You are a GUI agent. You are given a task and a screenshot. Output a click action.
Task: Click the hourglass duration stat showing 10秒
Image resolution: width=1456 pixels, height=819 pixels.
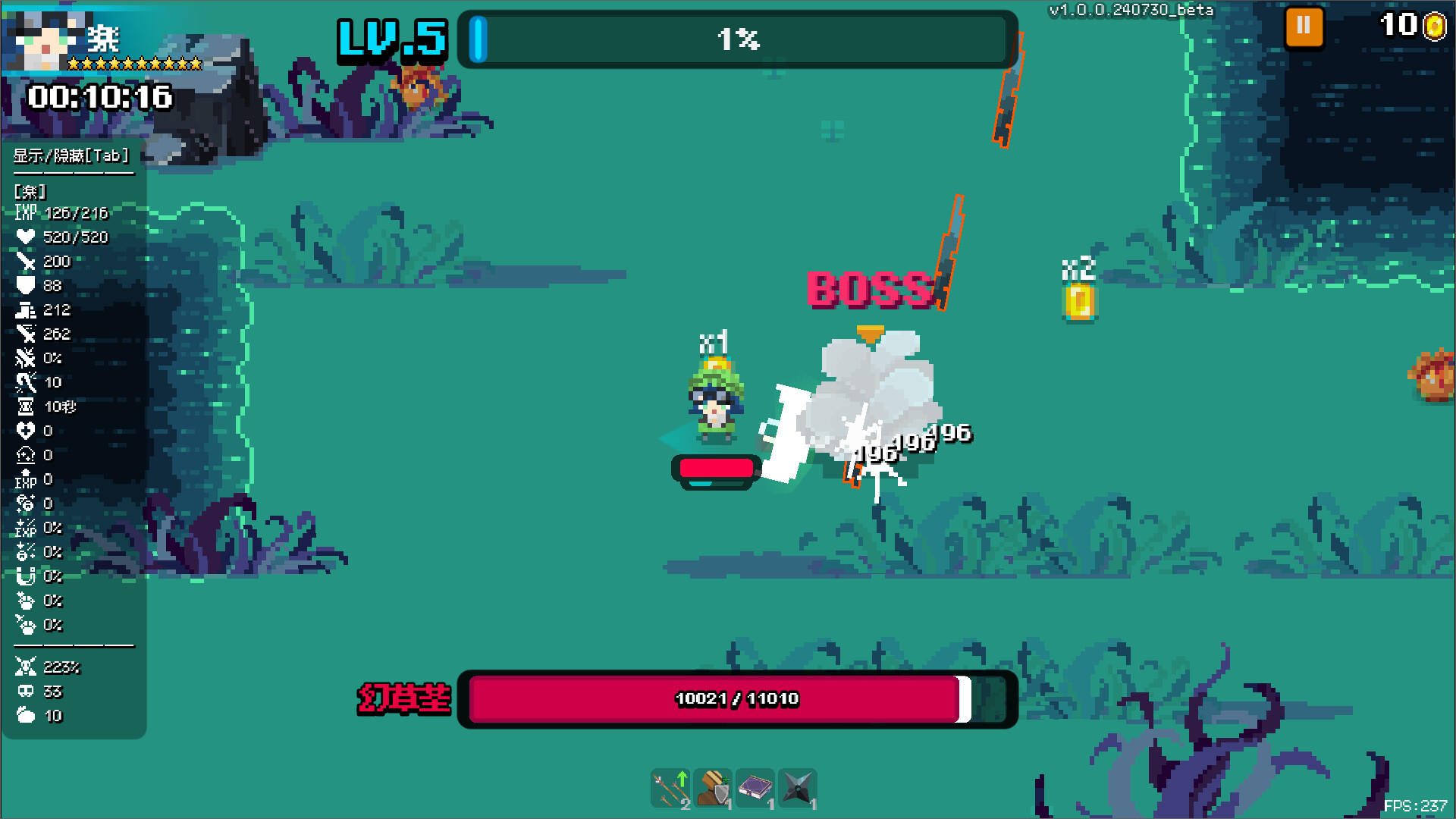tap(27, 406)
